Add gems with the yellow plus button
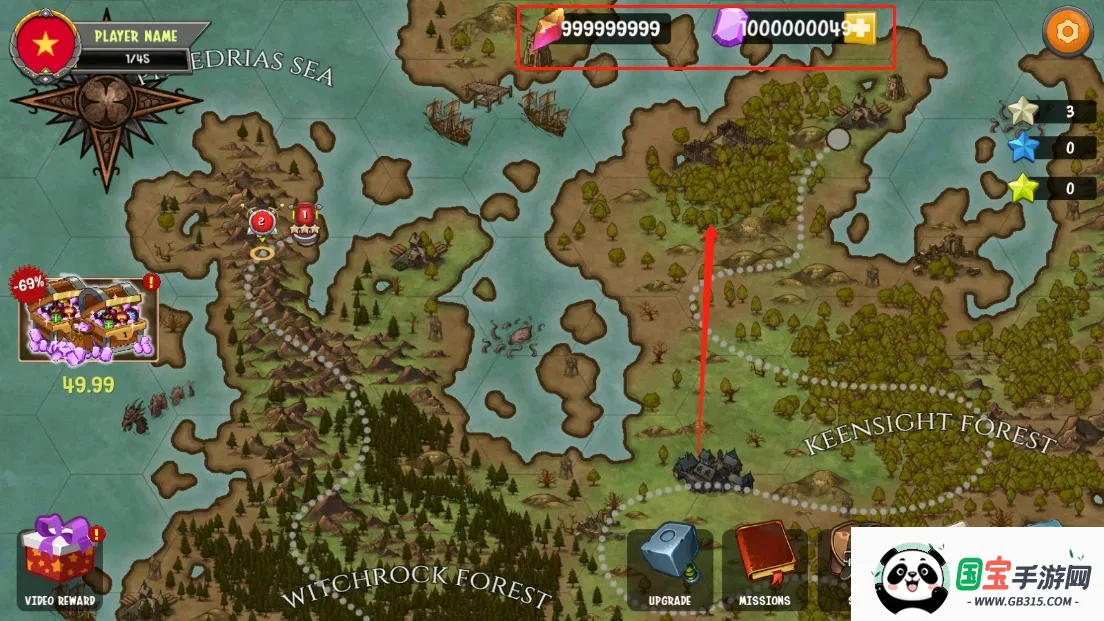Viewport: 1104px width, 621px height. pos(859,30)
